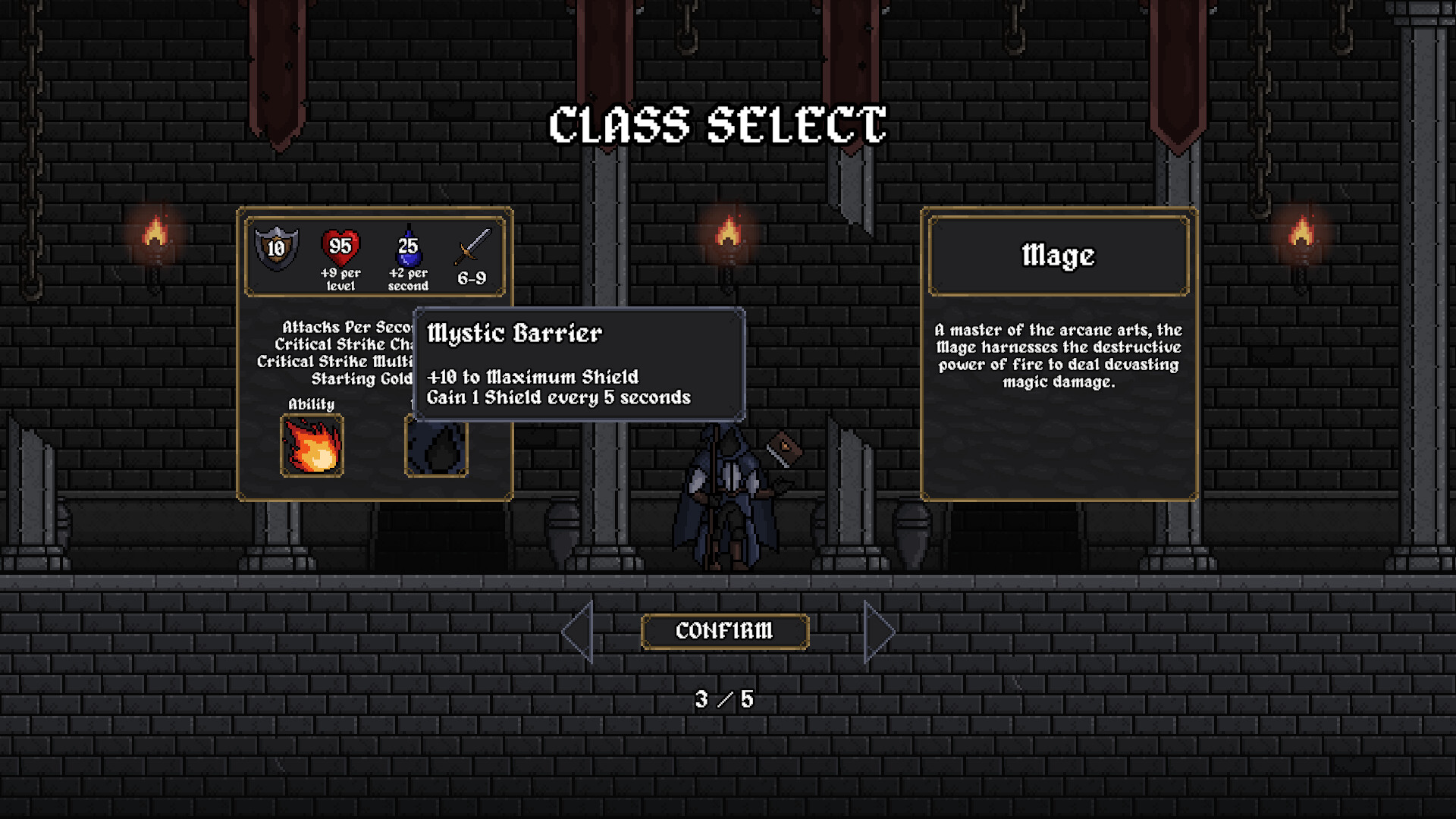Click the 3 / 5 page counter
Image resolution: width=1456 pixels, height=819 pixels.
(726, 699)
